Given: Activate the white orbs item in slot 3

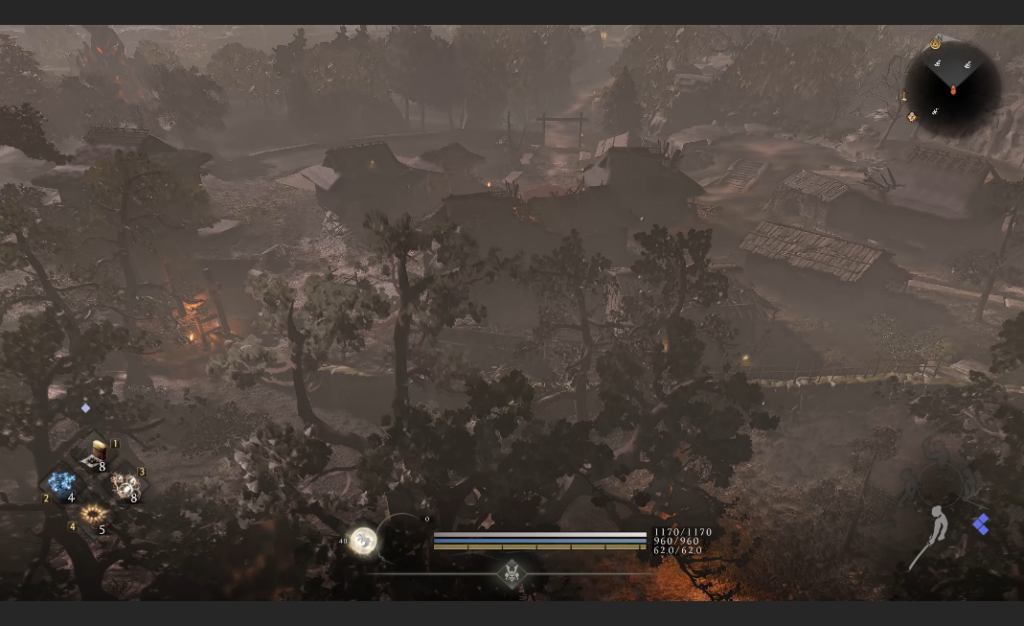Looking at the screenshot, I should point(126,486).
